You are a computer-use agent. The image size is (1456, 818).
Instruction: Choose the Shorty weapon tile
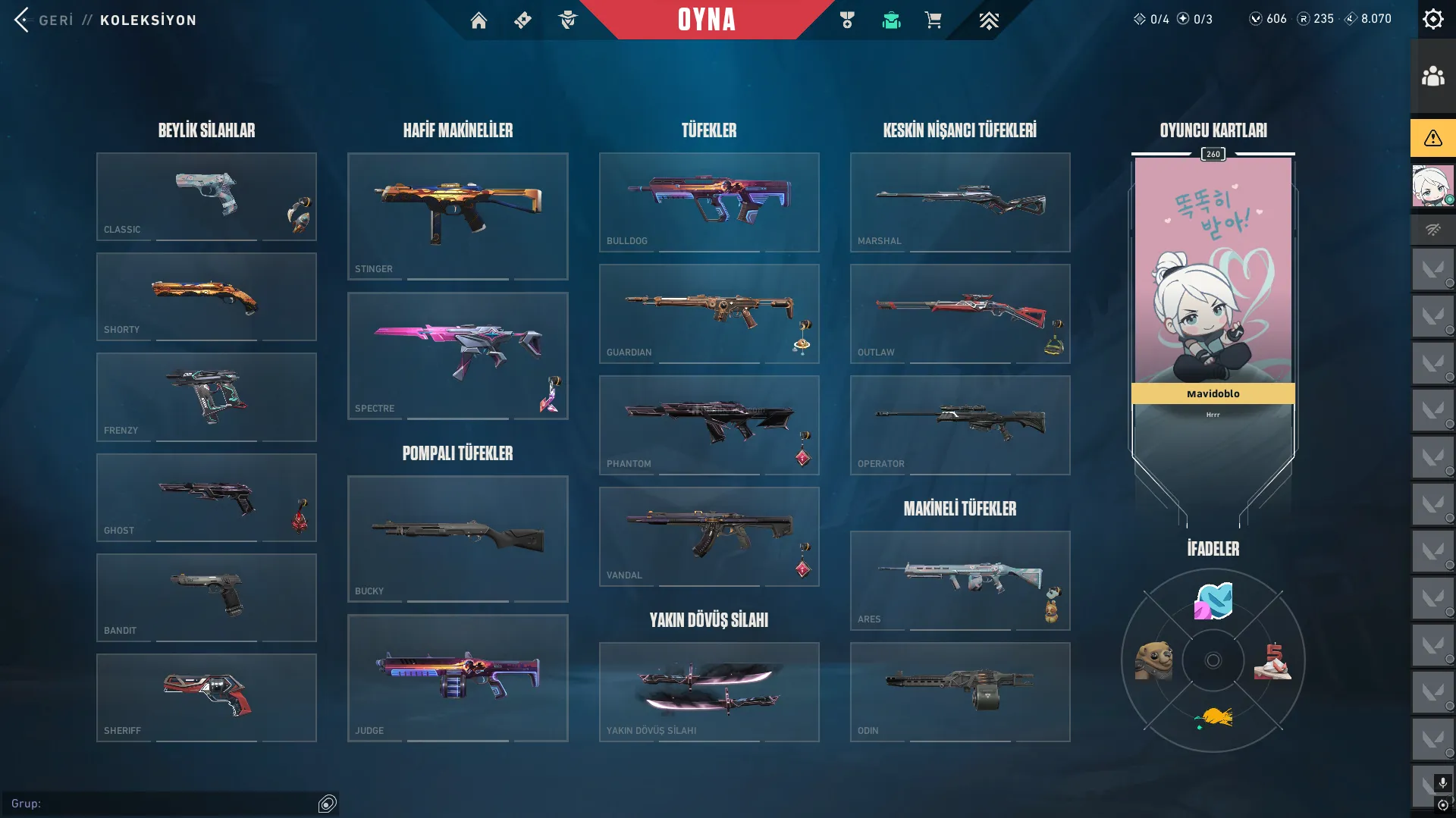pyautogui.click(x=206, y=296)
